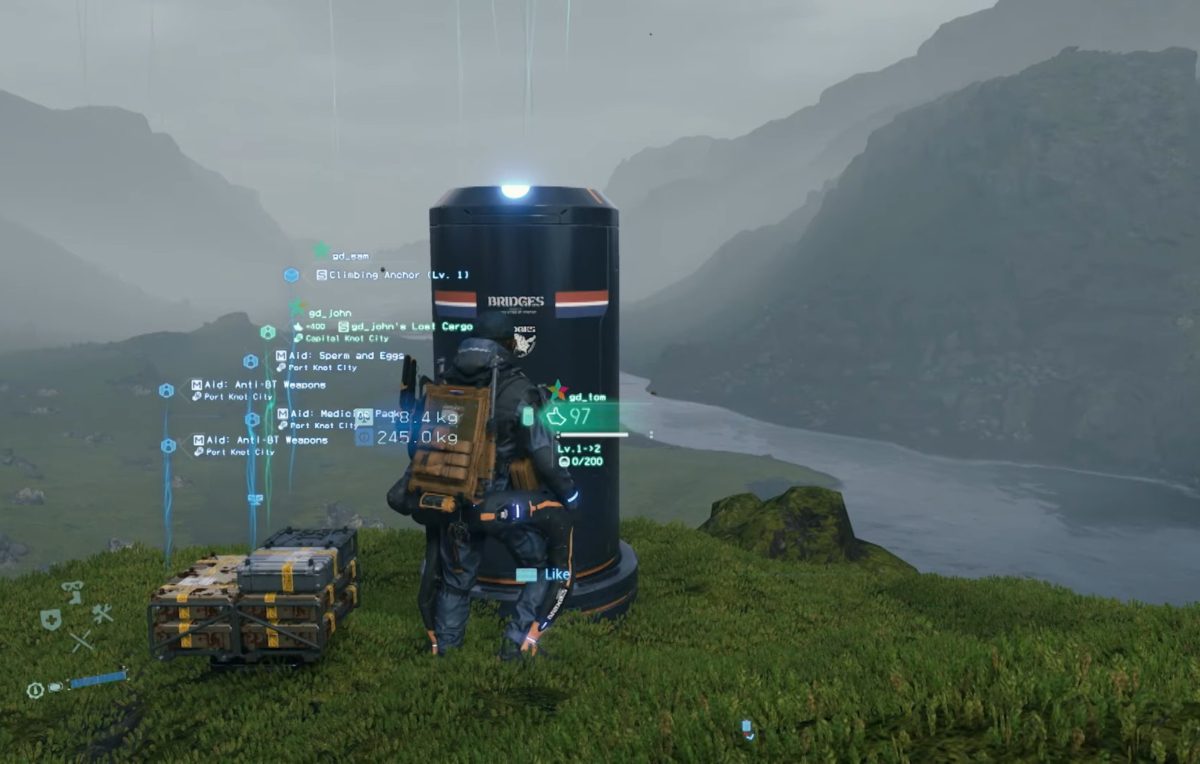
Task: Click the gear icon beside the blue bar
Action: pos(35,690)
